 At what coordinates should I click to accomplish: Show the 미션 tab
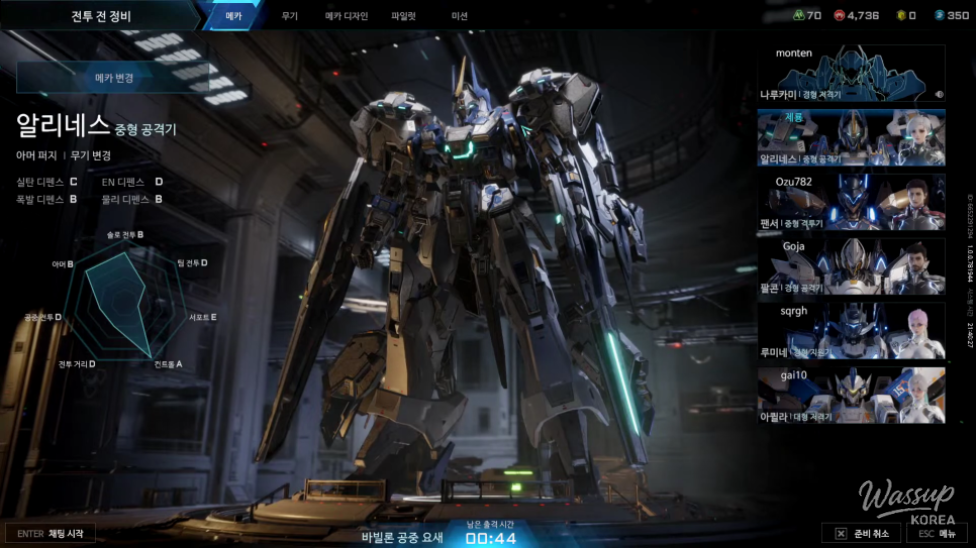click(460, 16)
